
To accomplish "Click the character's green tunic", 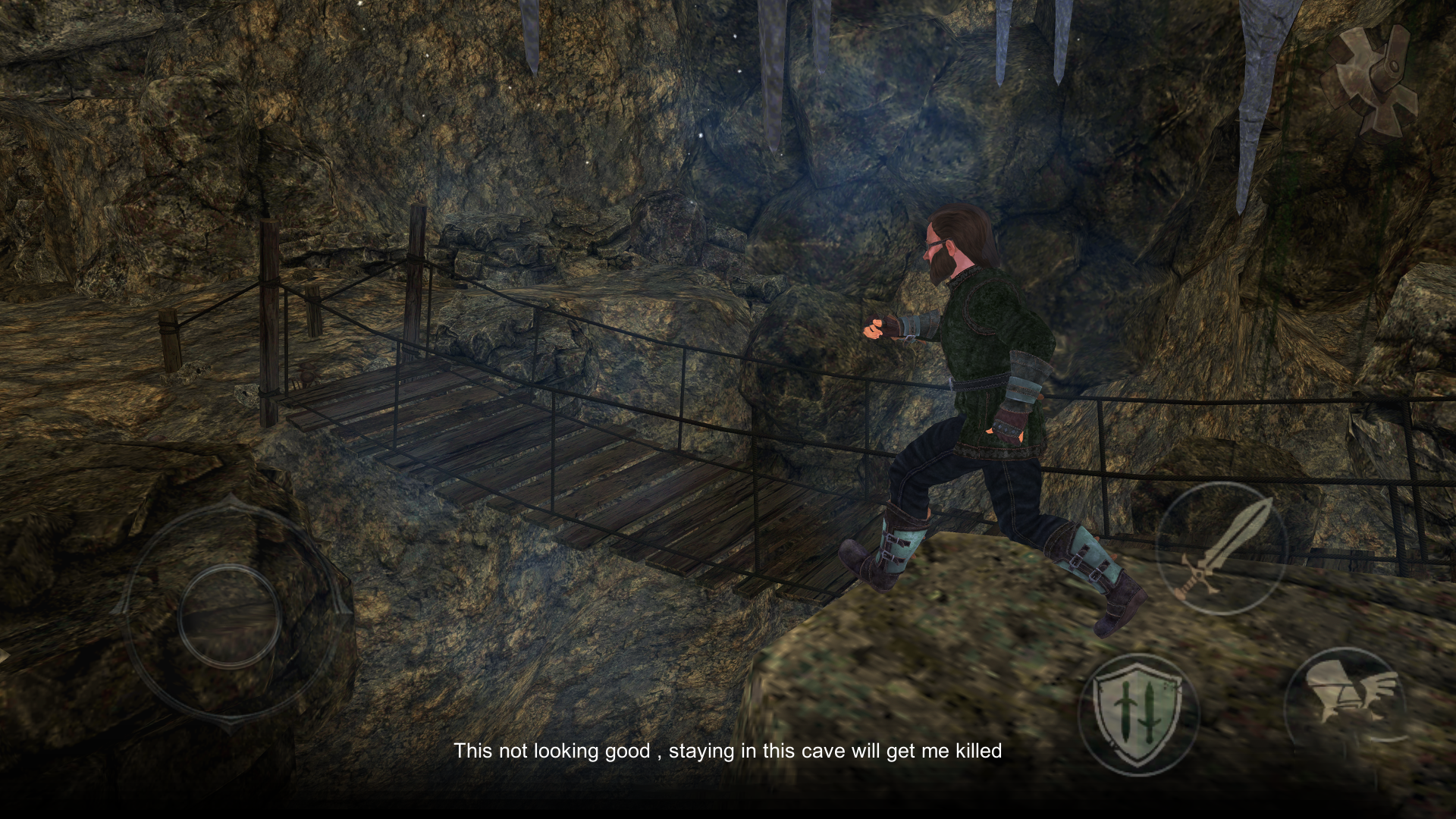I will coord(986,356).
